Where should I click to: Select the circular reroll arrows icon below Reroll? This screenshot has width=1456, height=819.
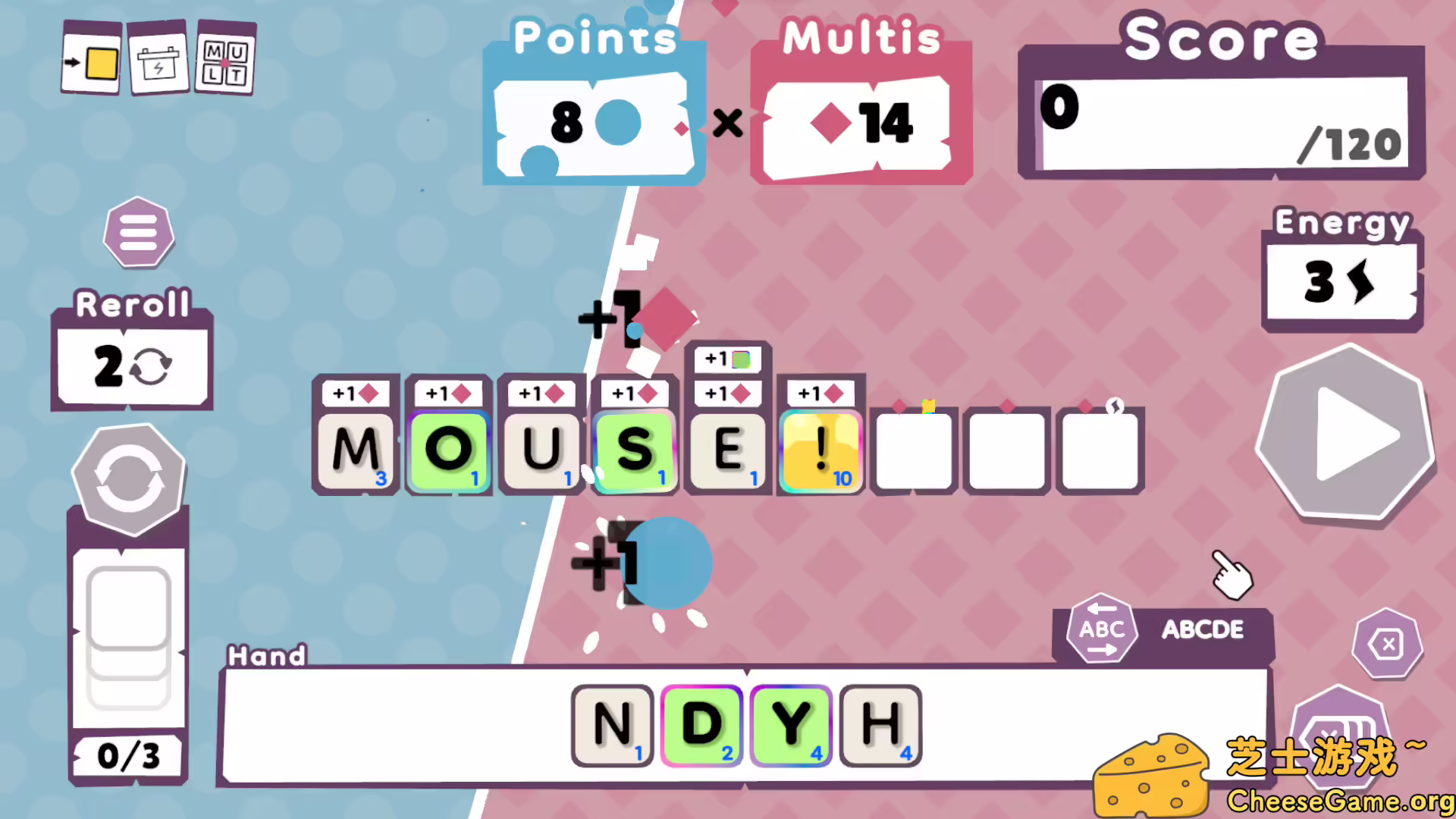click(127, 478)
